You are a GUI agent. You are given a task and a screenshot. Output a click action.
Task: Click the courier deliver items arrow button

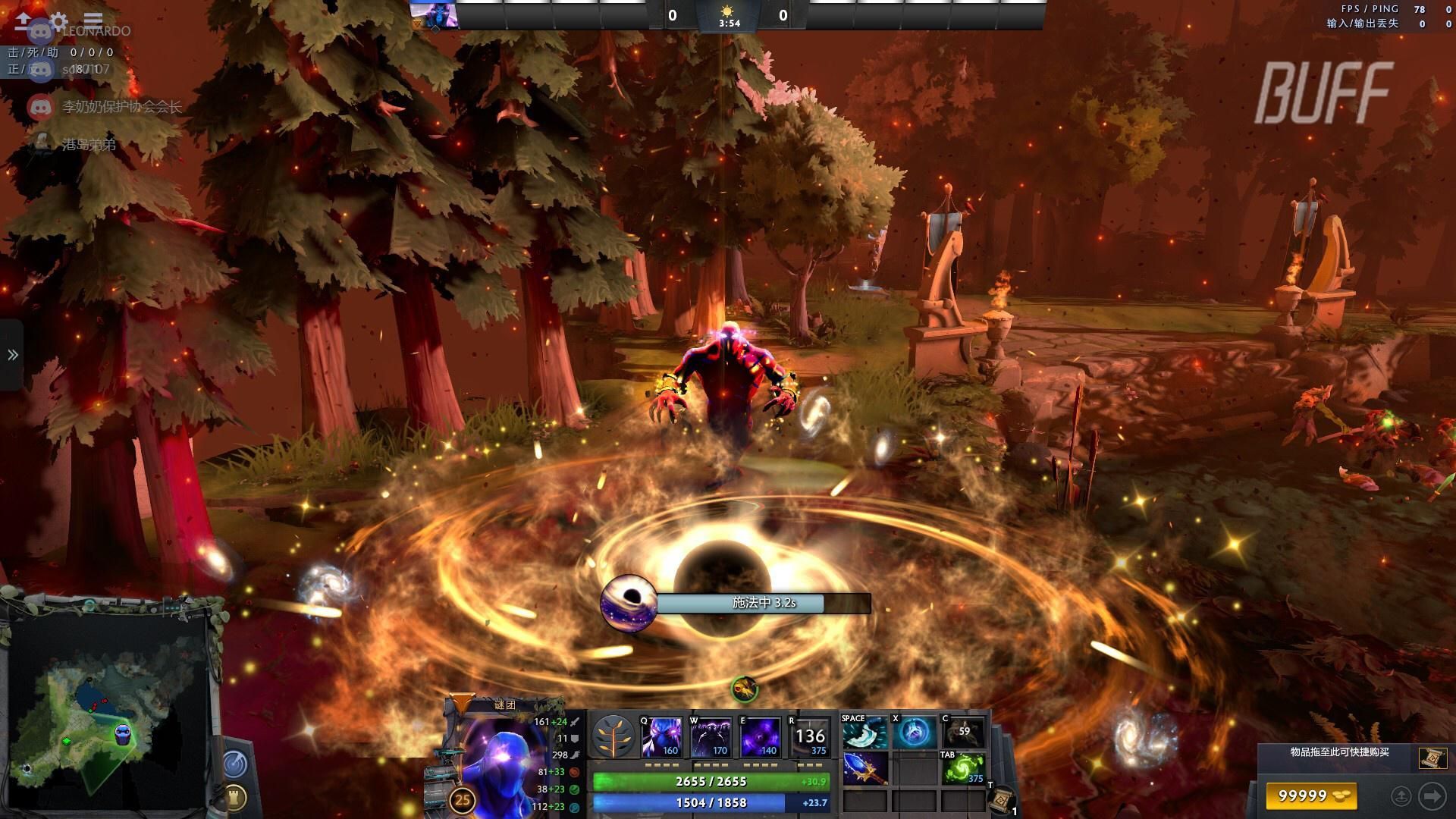(1432, 795)
